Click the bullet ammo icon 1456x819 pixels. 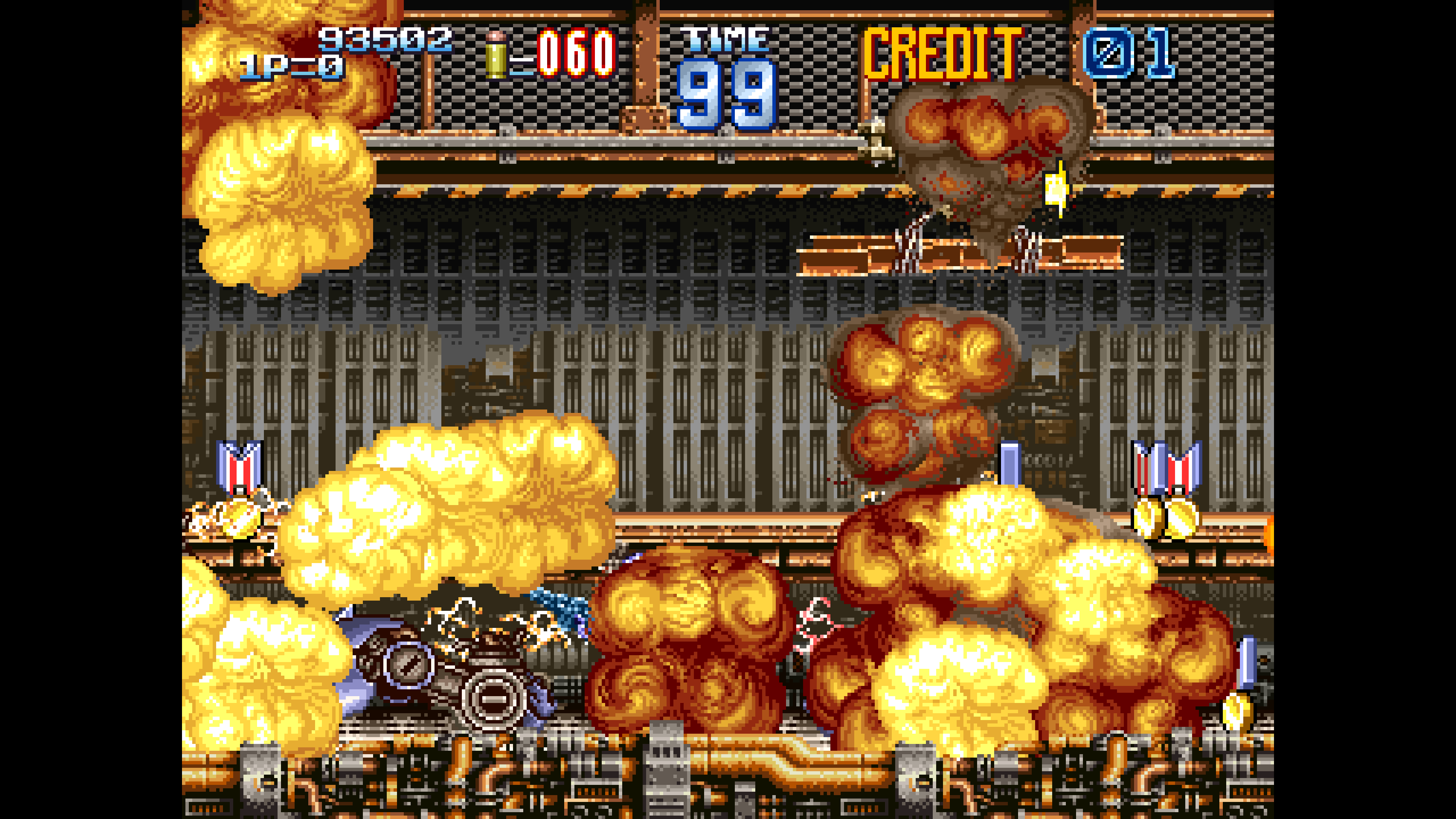pos(495,54)
